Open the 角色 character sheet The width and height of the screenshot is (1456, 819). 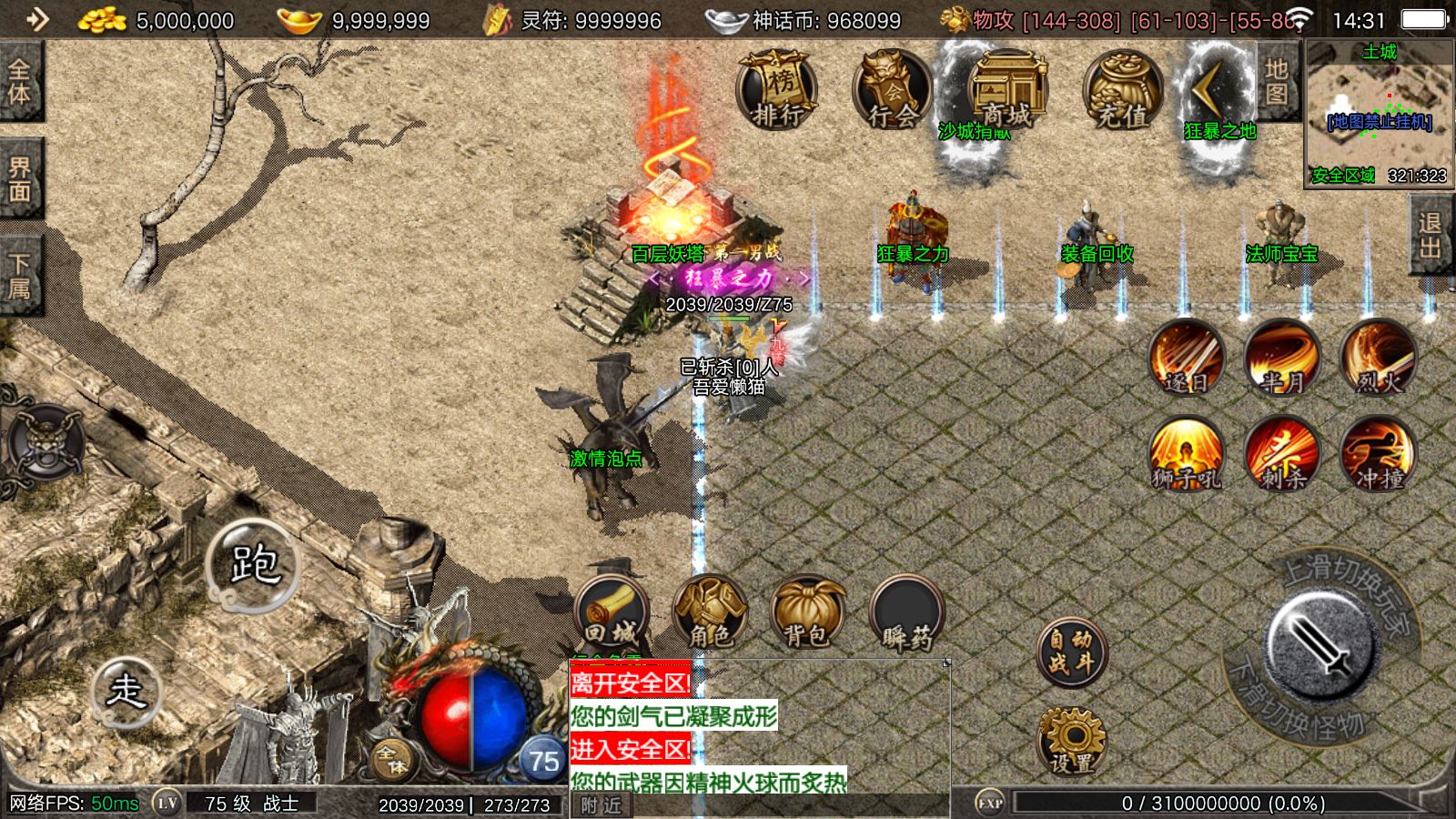point(710,613)
